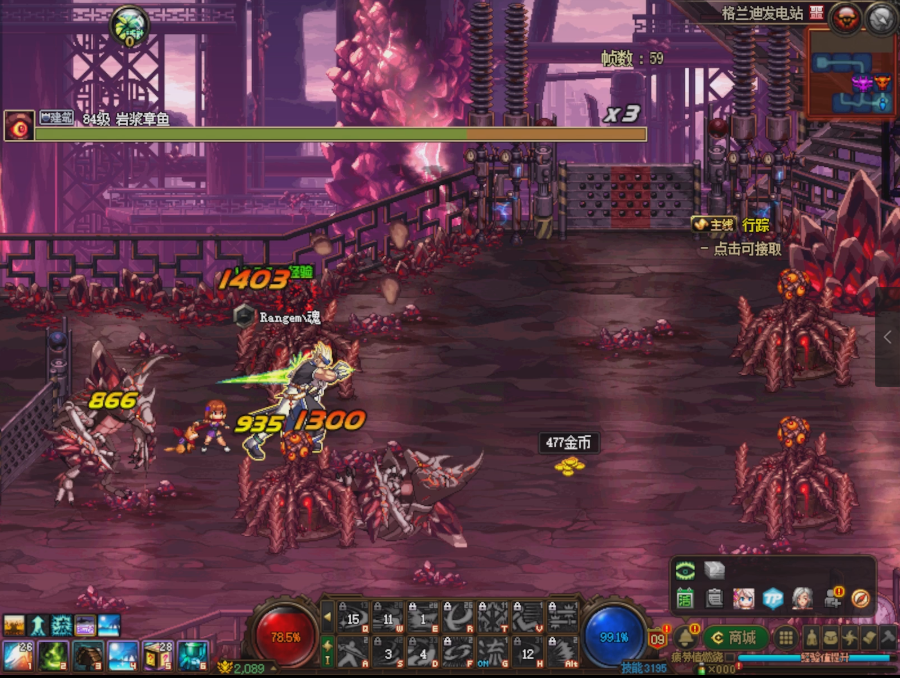Open the bell notification icon
Screen dimensions: 900x678
point(686,638)
